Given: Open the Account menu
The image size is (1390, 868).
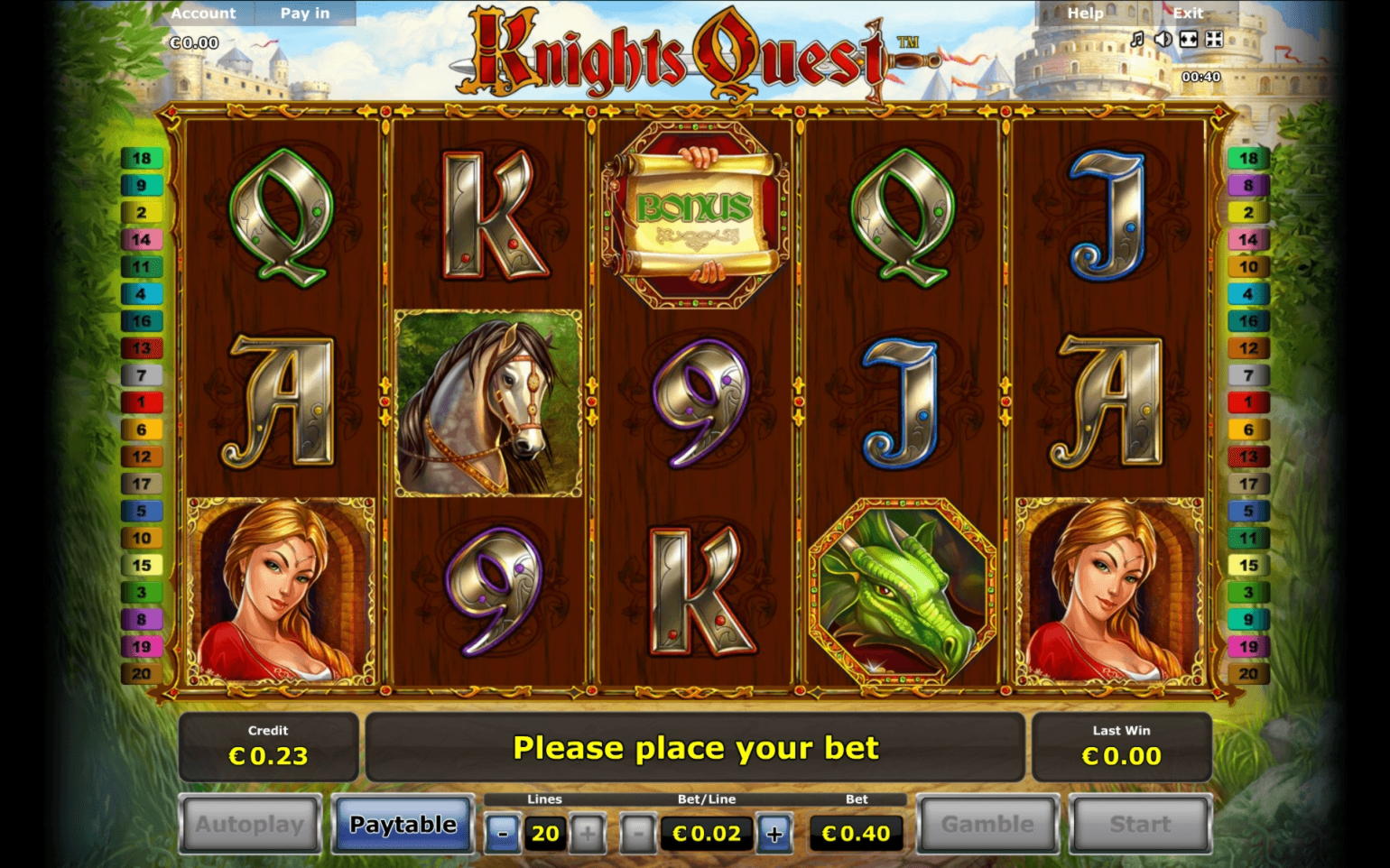Looking at the screenshot, I should click(x=203, y=14).
